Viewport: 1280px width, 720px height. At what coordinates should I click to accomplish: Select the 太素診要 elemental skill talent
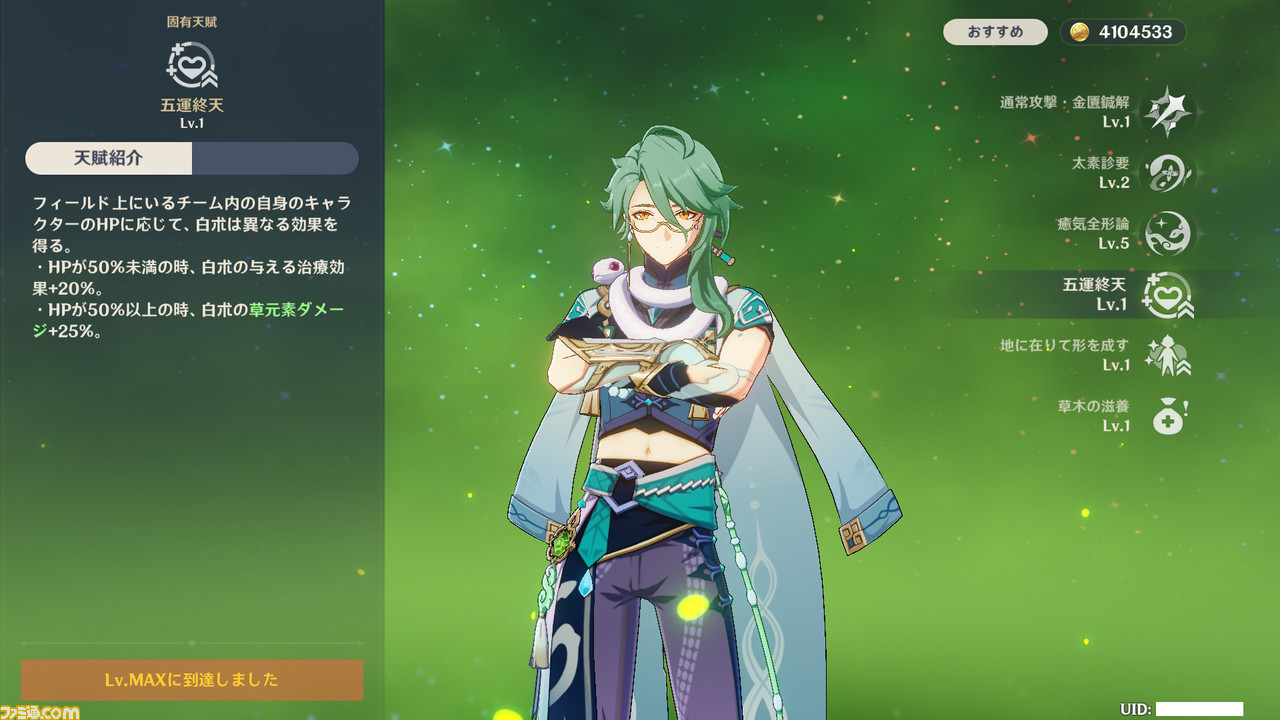tap(1168, 172)
